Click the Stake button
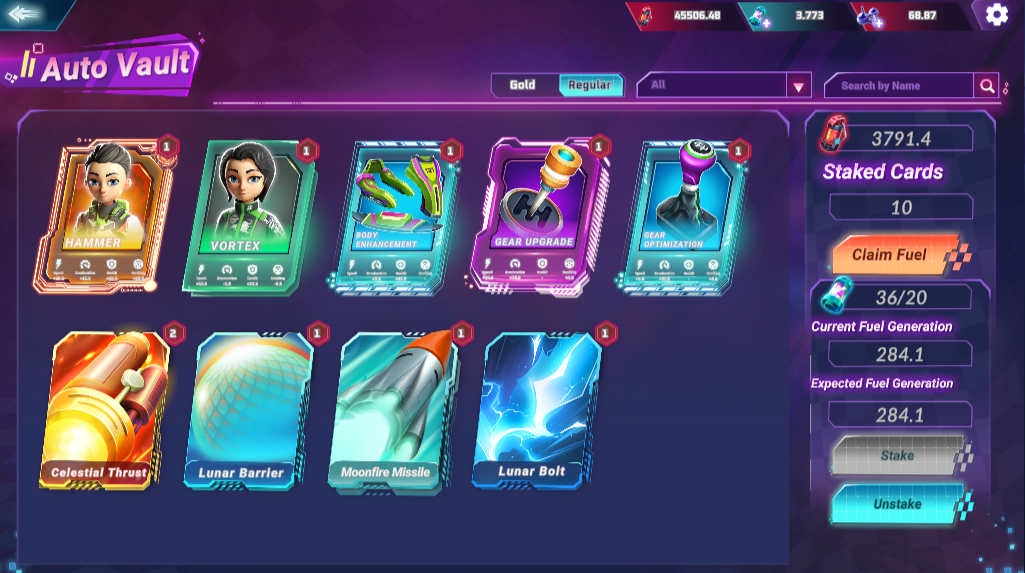This screenshot has width=1025, height=573. [x=896, y=456]
